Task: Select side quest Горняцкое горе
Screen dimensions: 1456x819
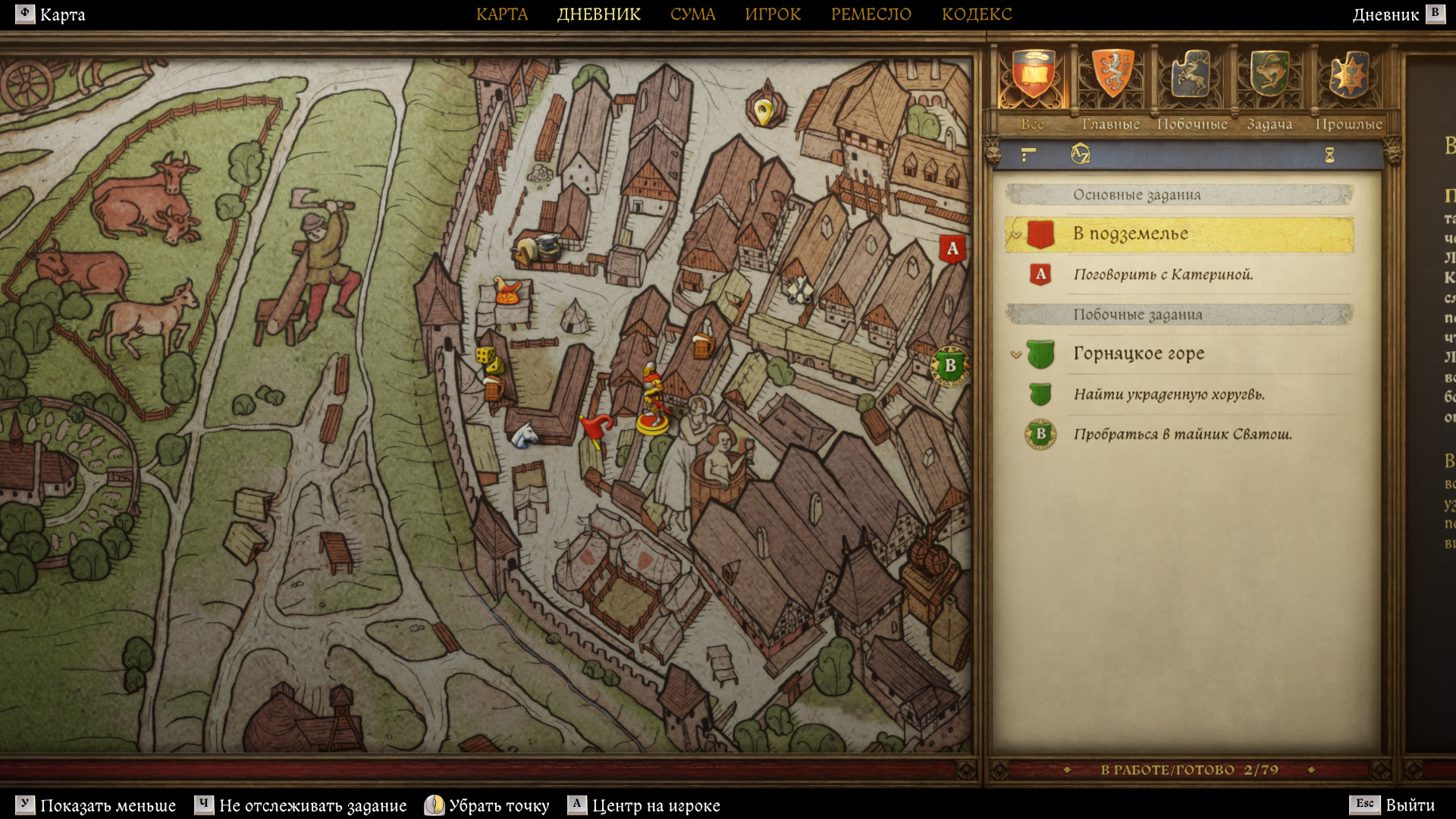Action: pyautogui.click(x=1138, y=353)
